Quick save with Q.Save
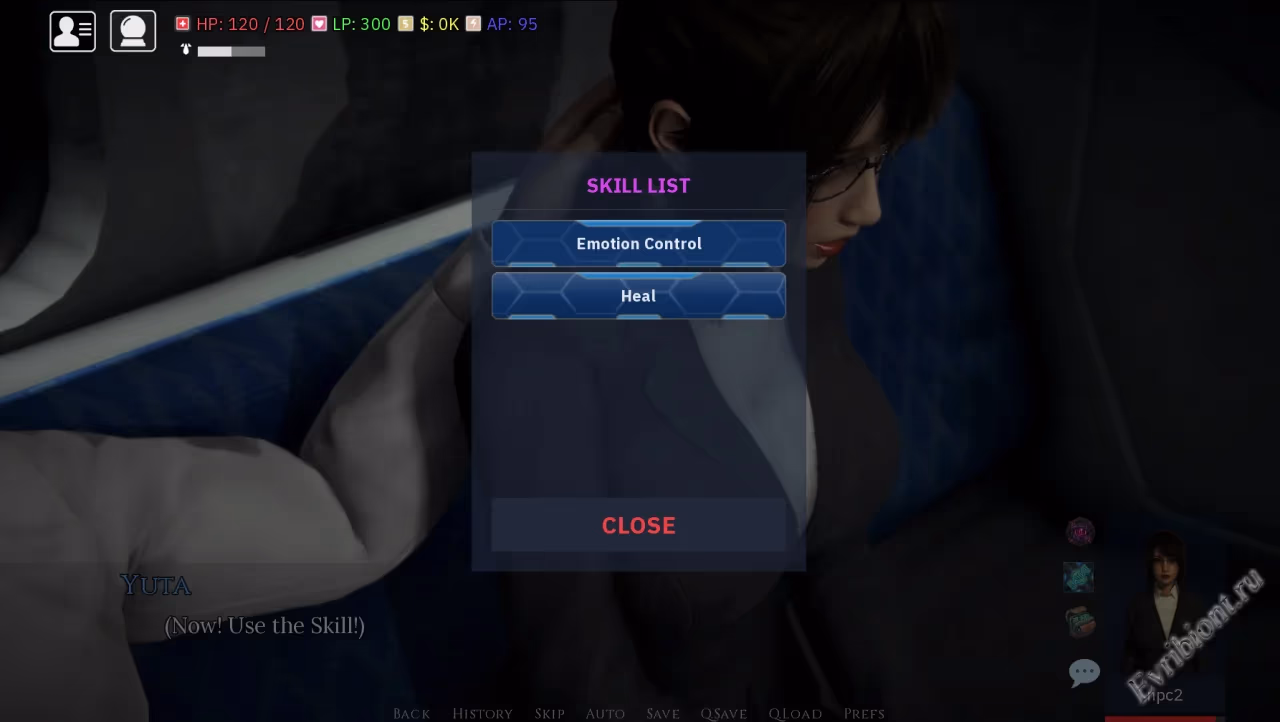The width and height of the screenshot is (1280, 722). 723,713
